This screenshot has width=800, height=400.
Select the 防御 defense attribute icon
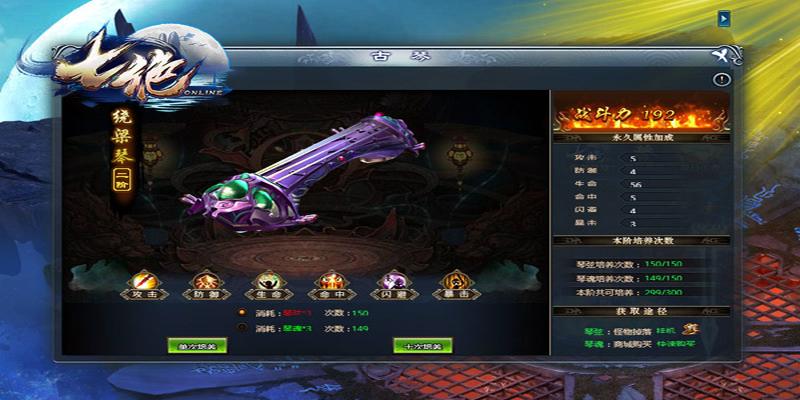[205, 283]
